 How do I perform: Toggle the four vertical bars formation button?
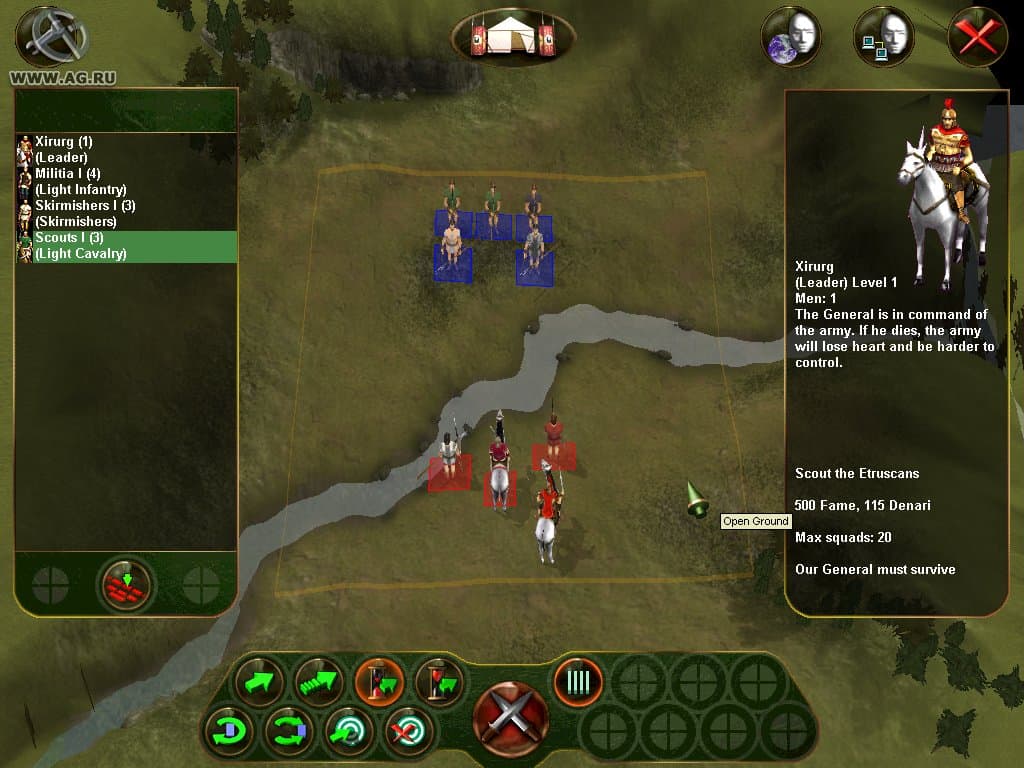pyautogui.click(x=578, y=683)
